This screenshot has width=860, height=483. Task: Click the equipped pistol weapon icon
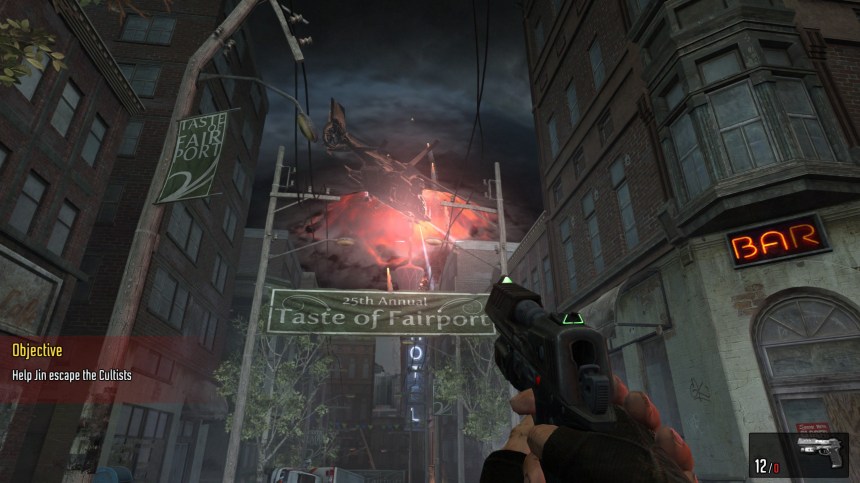[820, 452]
